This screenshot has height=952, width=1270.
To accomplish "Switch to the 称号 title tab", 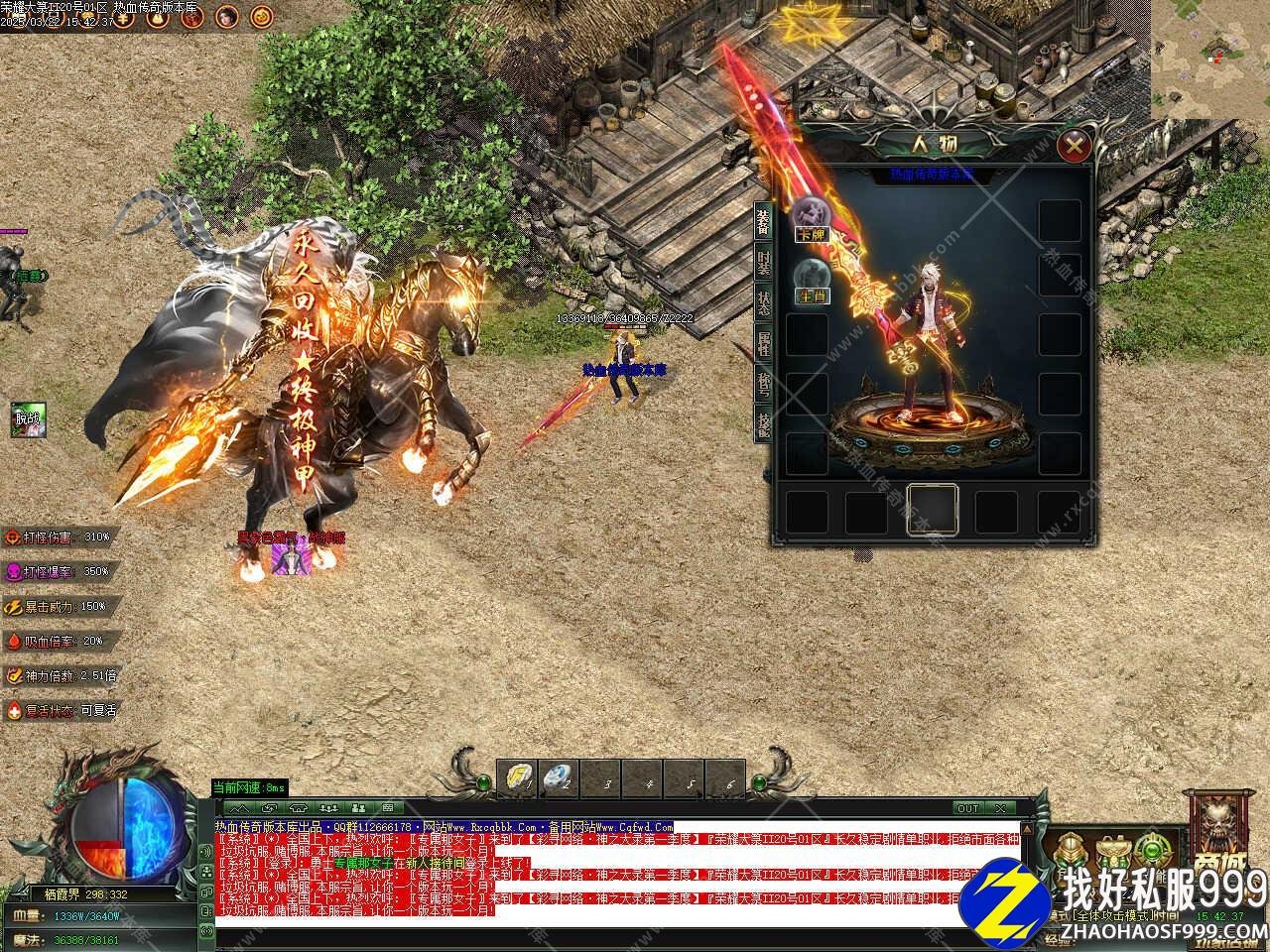I will [763, 384].
